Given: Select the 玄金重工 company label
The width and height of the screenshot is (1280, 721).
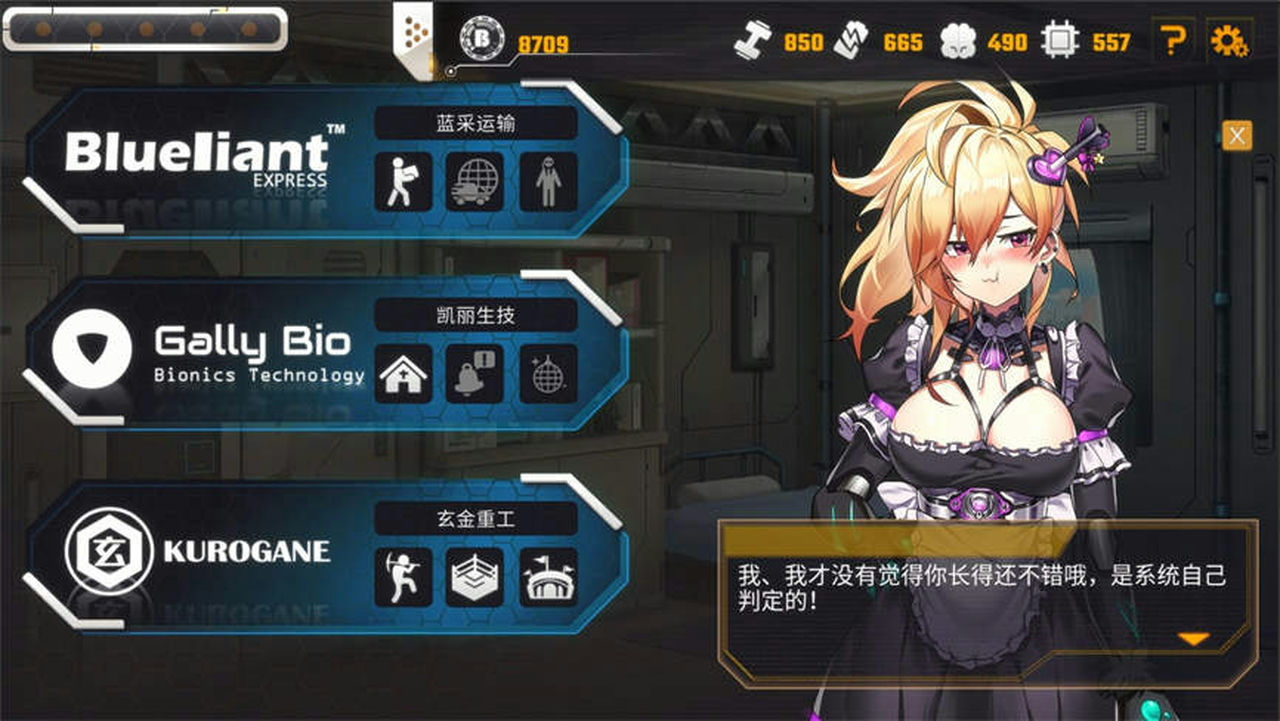Looking at the screenshot, I should [476, 519].
